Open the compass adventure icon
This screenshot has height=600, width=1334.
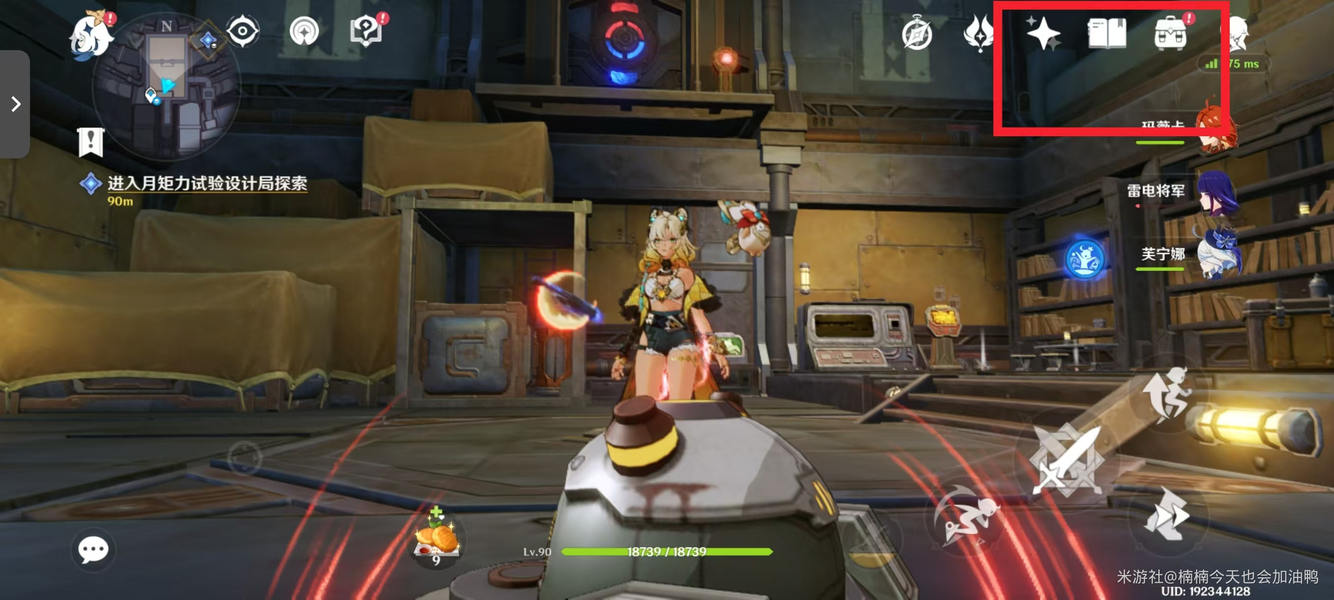(x=917, y=34)
